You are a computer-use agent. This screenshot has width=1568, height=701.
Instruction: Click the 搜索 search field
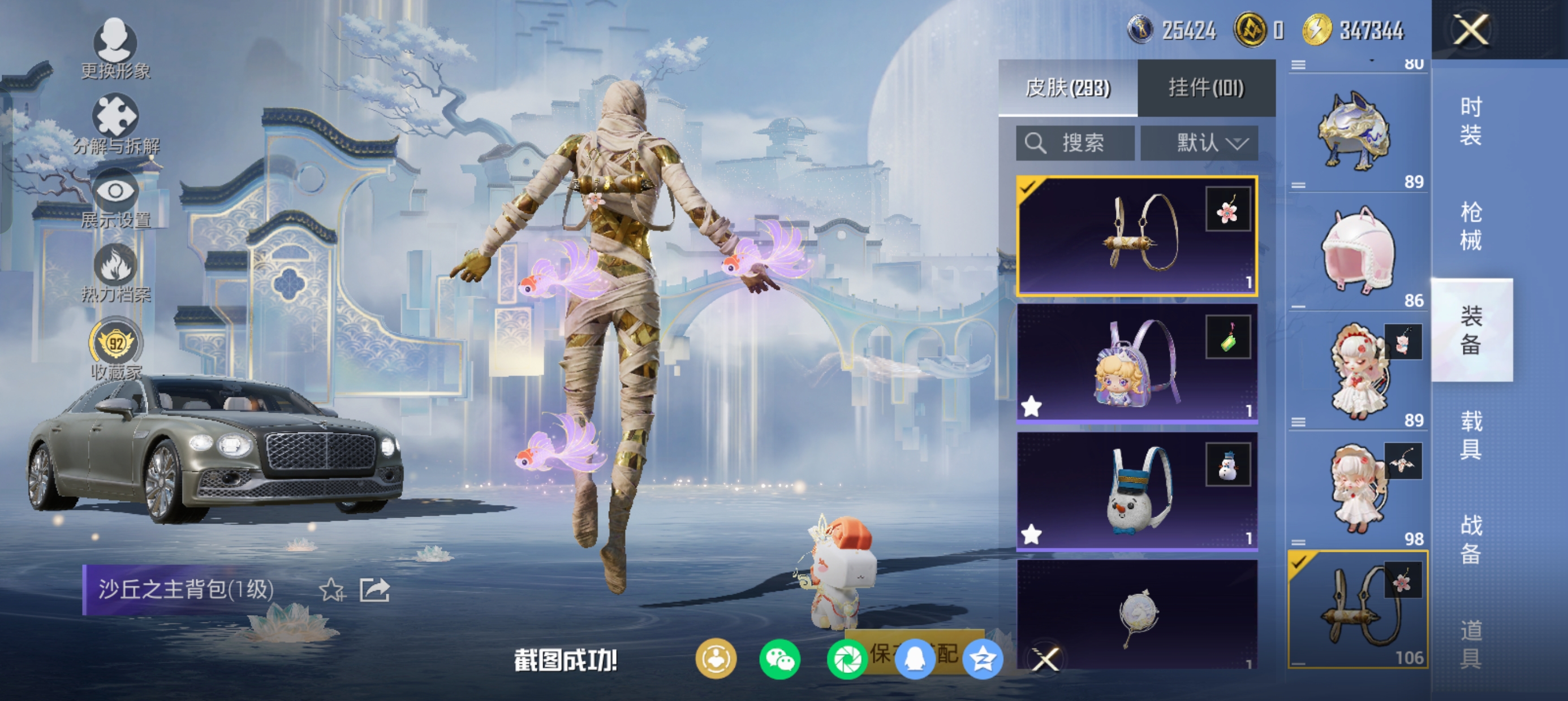(1075, 144)
